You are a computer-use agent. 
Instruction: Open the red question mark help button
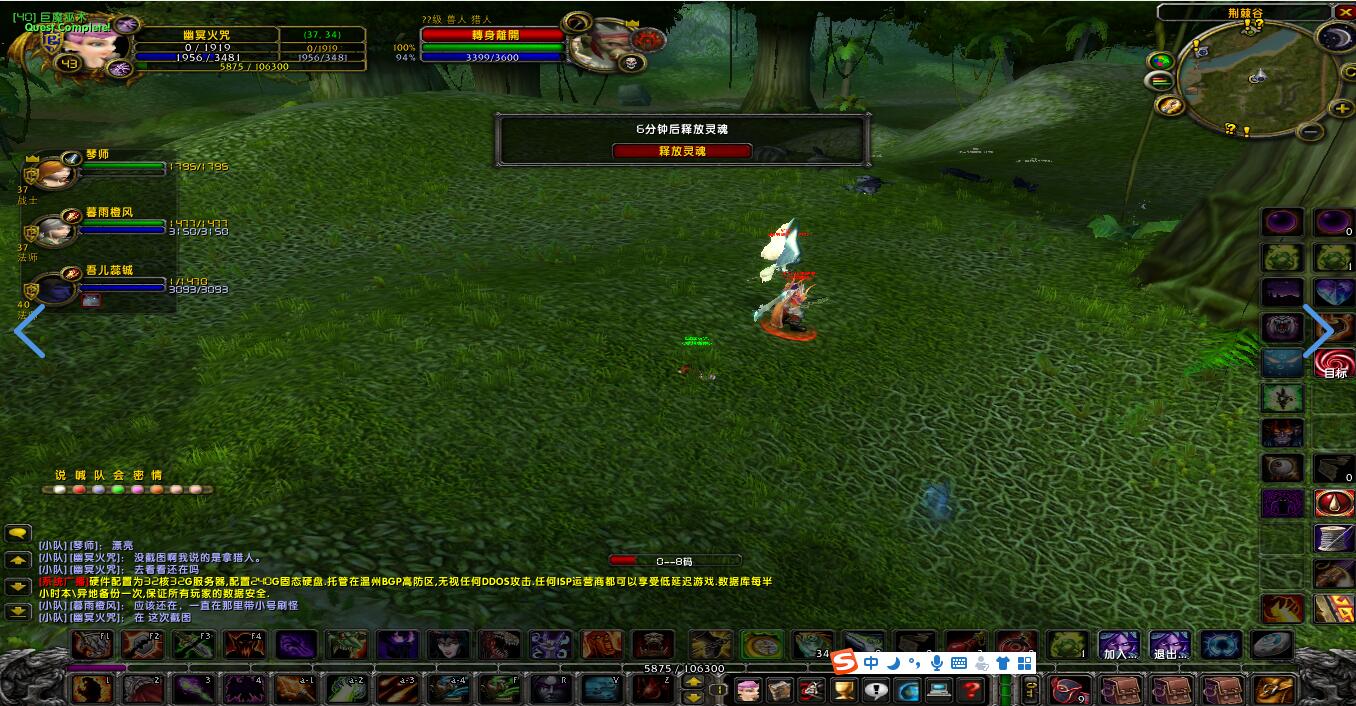(x=970, y=690)
